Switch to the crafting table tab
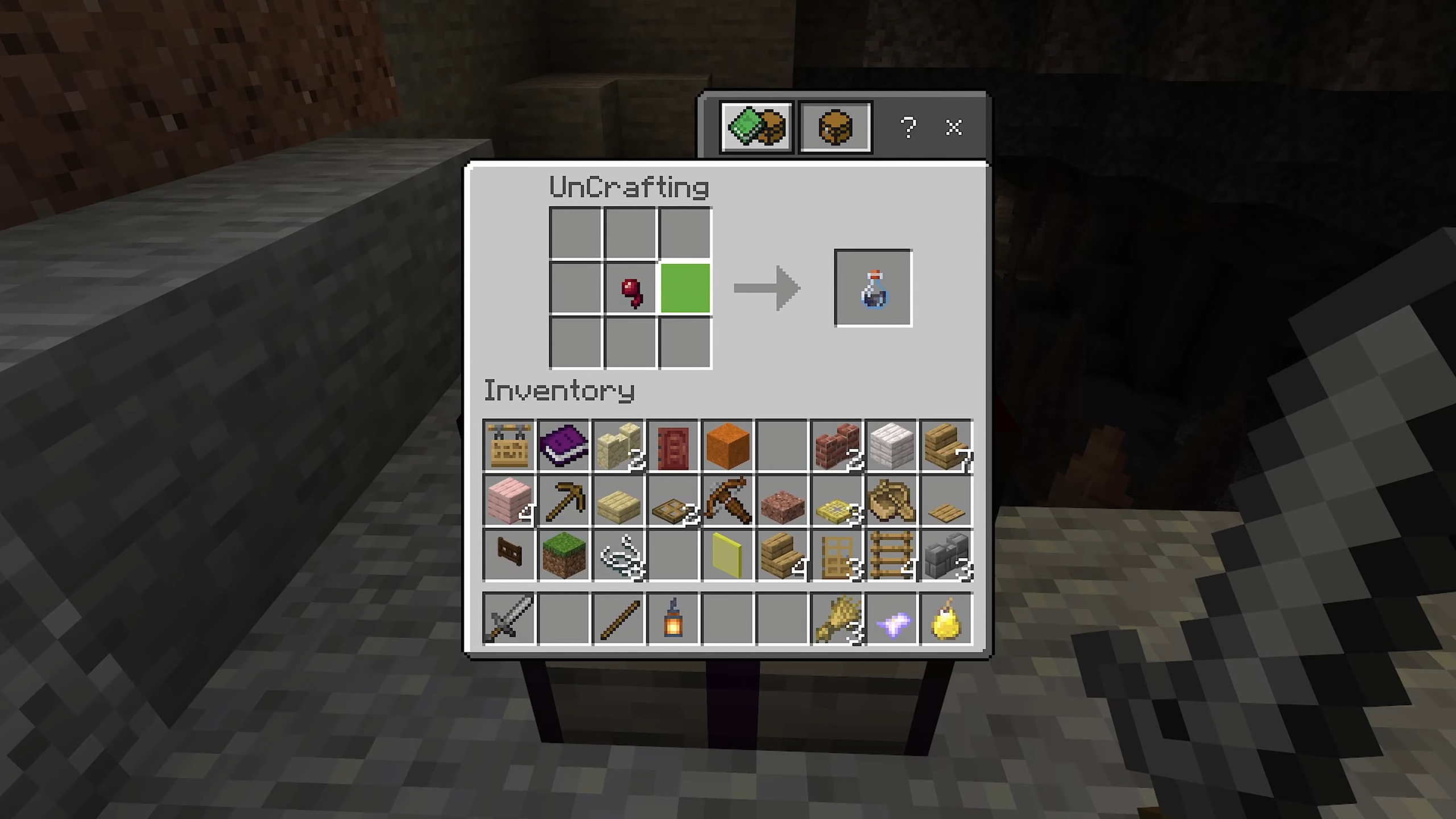 (x=835, y=126)
